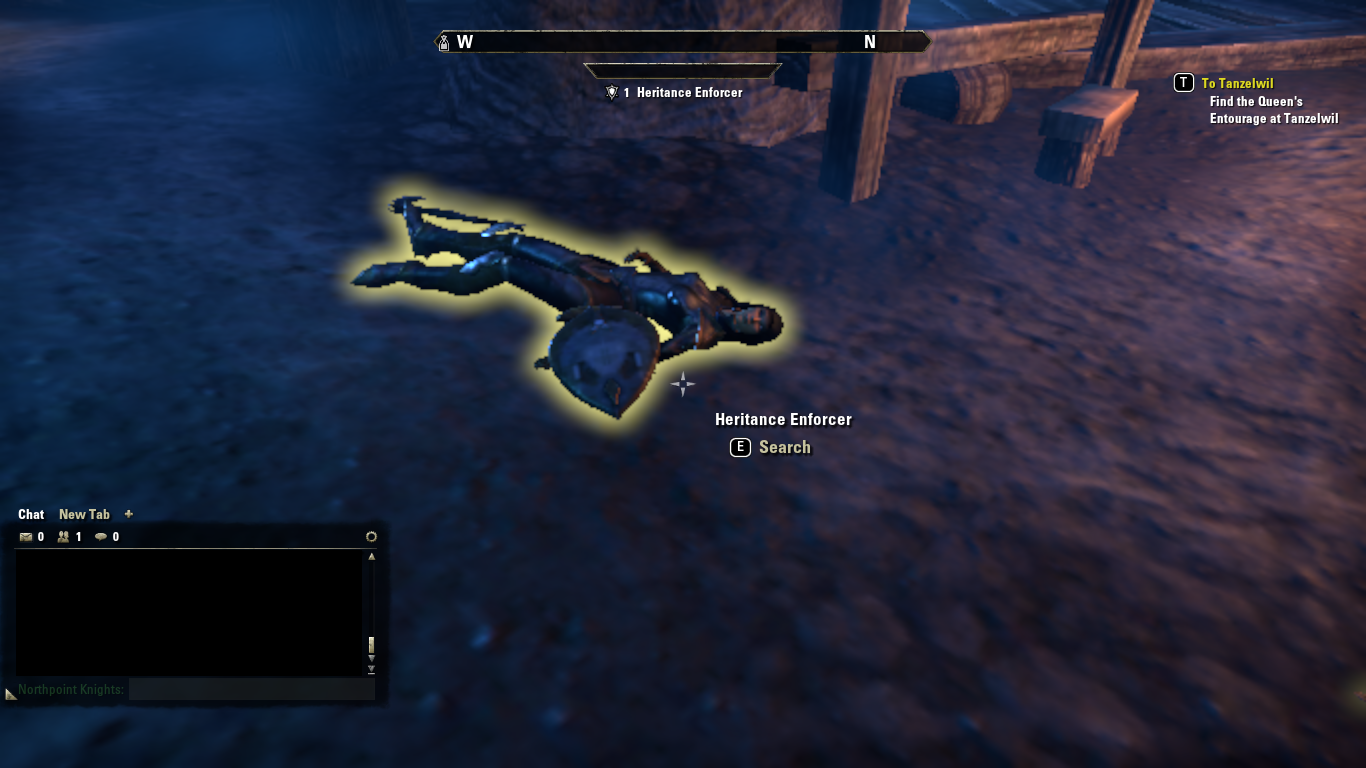1366x768 pixels.
Task: Click Search to loot the Heritance Enforcer
Action: click(785, 447)
